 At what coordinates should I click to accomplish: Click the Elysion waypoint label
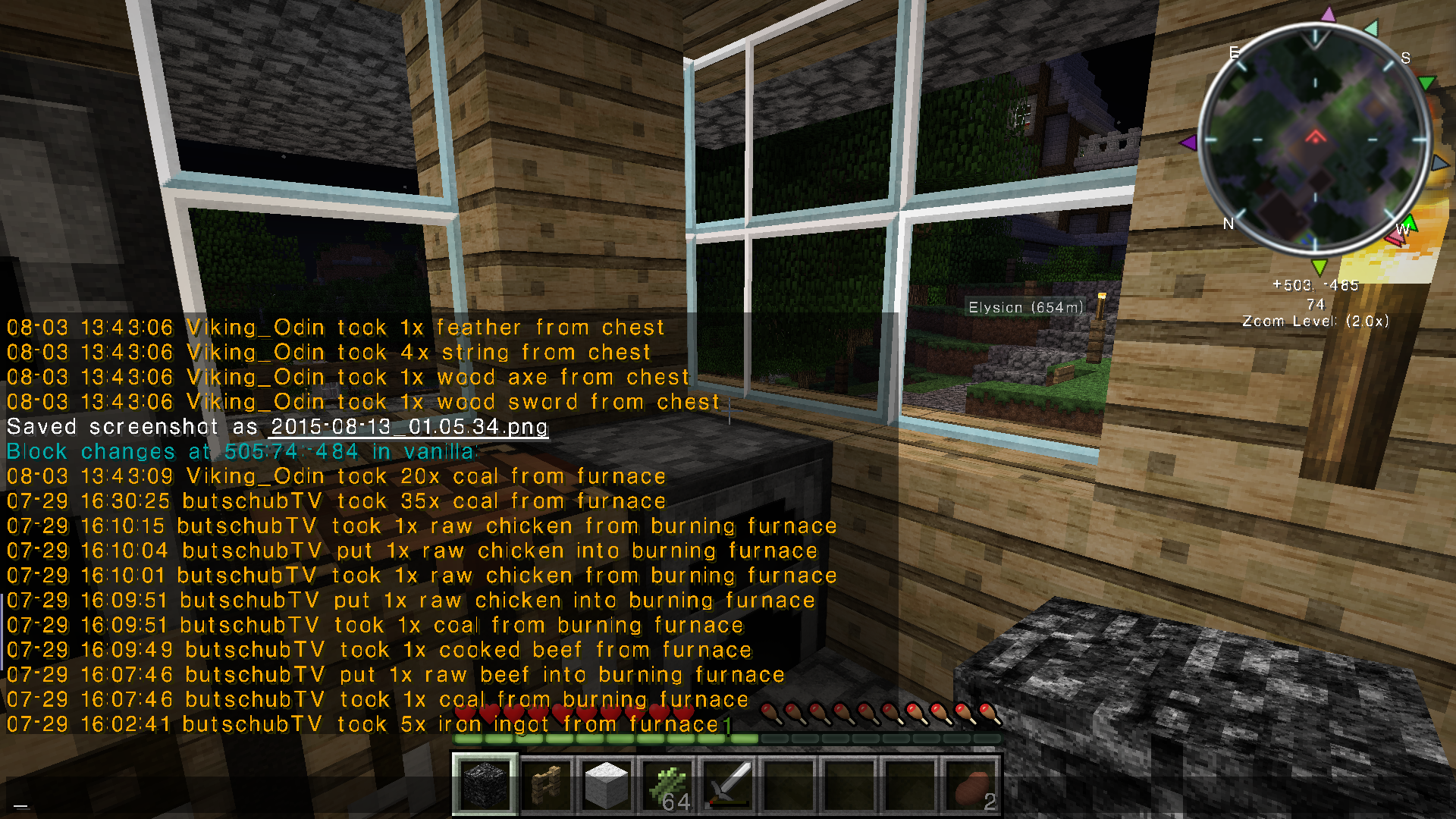coord(1025,307)
